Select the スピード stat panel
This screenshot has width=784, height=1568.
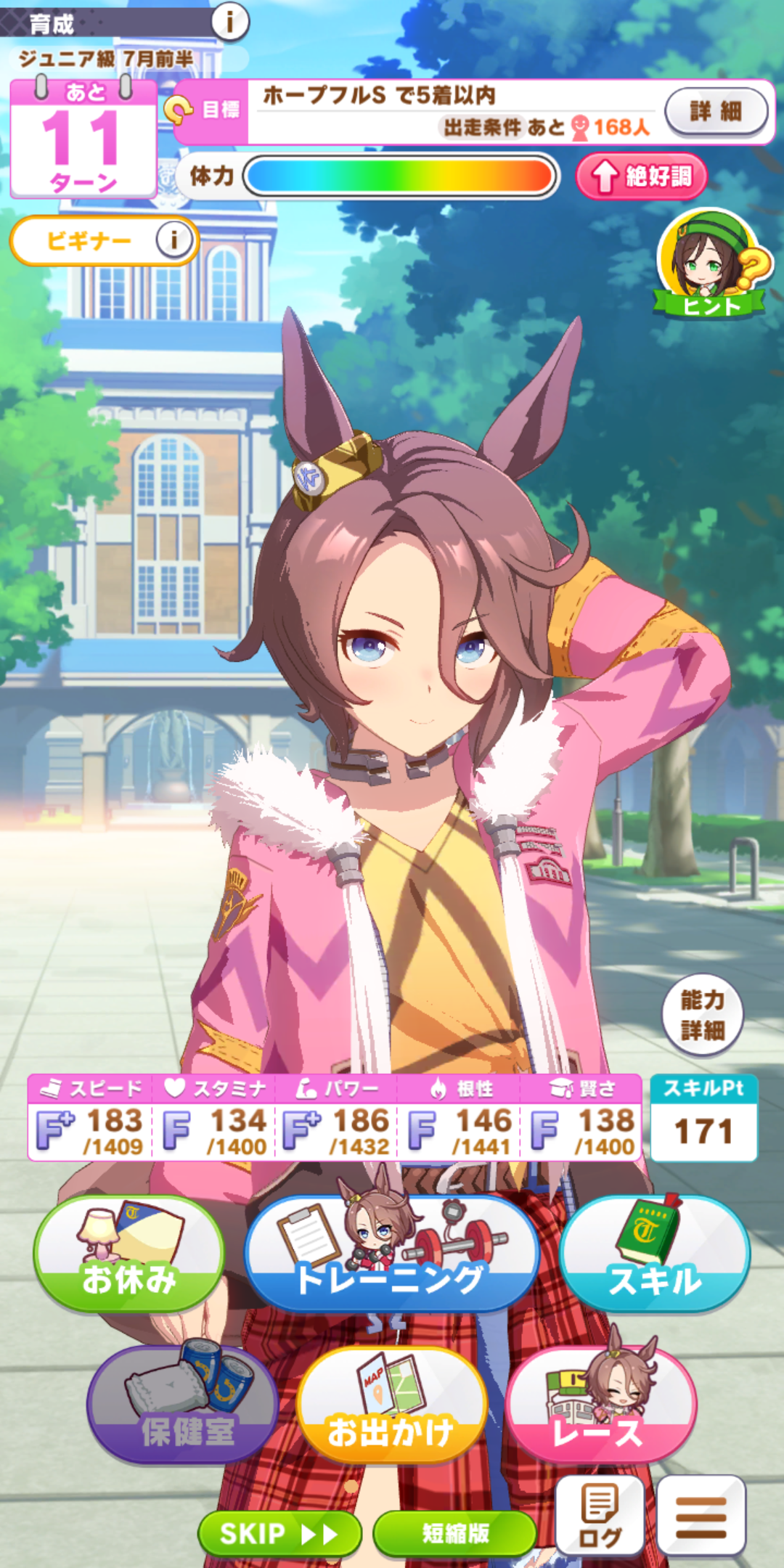click(90, 1119)
